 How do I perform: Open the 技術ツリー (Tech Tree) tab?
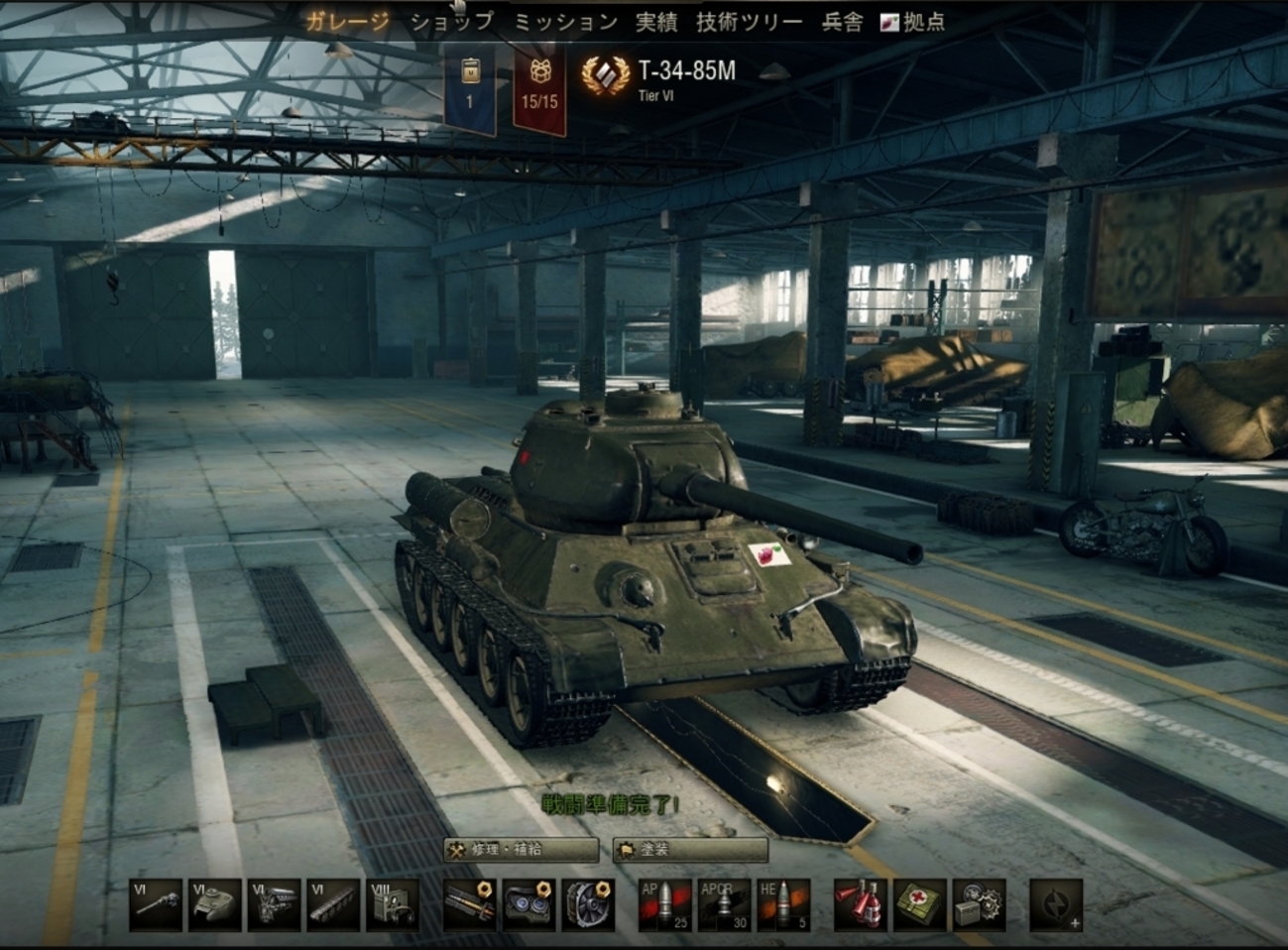749,22
